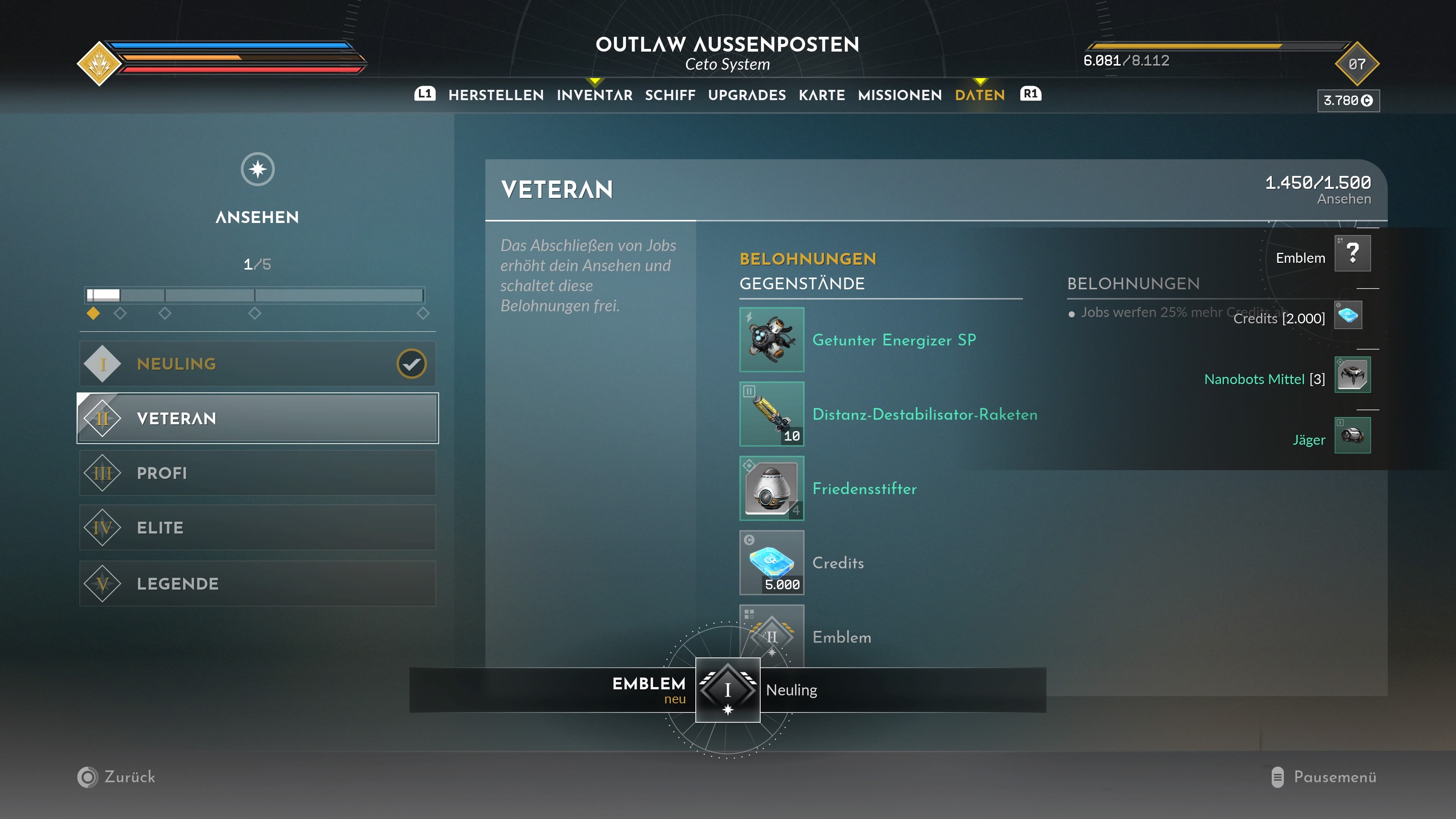Select the Friedensstifter reward item
Viewport: 1456px width, 819px height.
click(x=772, y=488)
